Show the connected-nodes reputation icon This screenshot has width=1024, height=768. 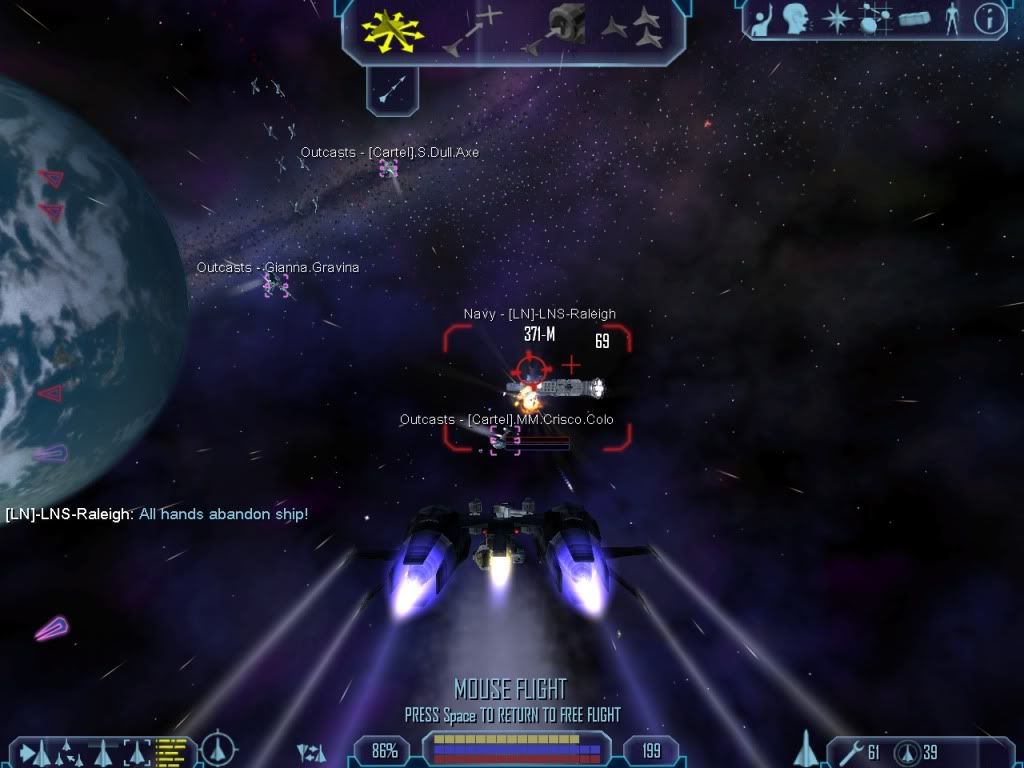click(x=876, y=18)
